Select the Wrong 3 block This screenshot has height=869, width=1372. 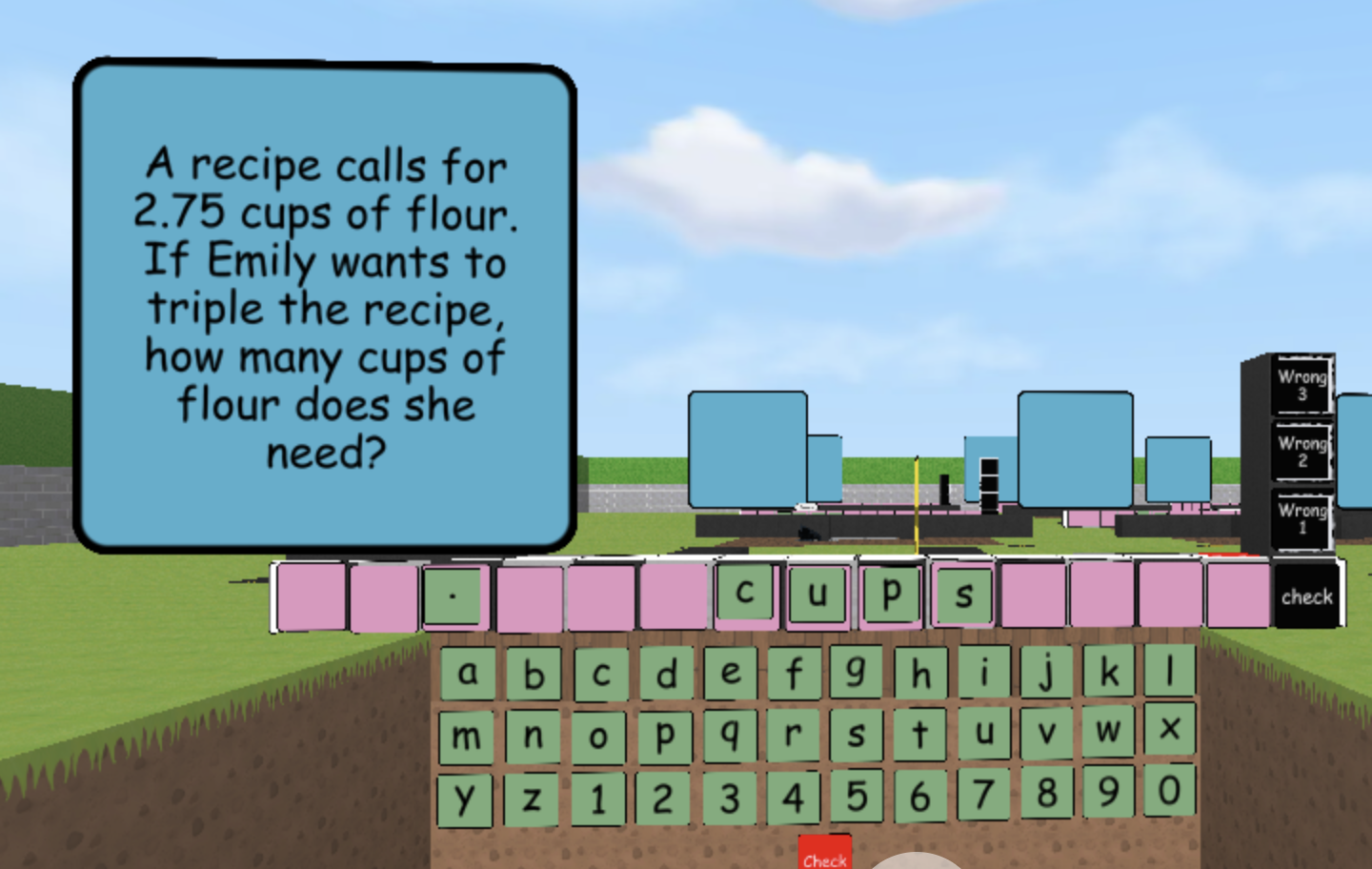pos(1301,384)
